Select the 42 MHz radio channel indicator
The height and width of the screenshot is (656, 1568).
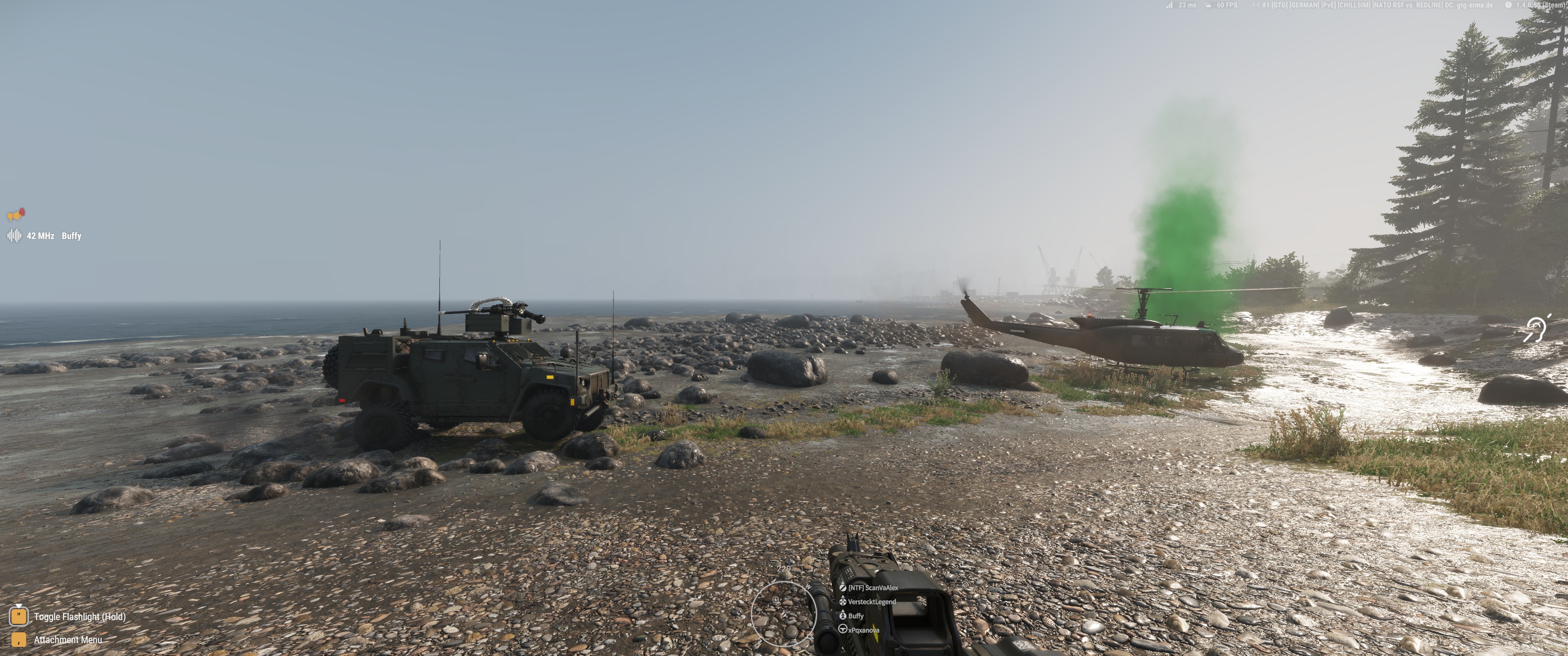point(40,236)
